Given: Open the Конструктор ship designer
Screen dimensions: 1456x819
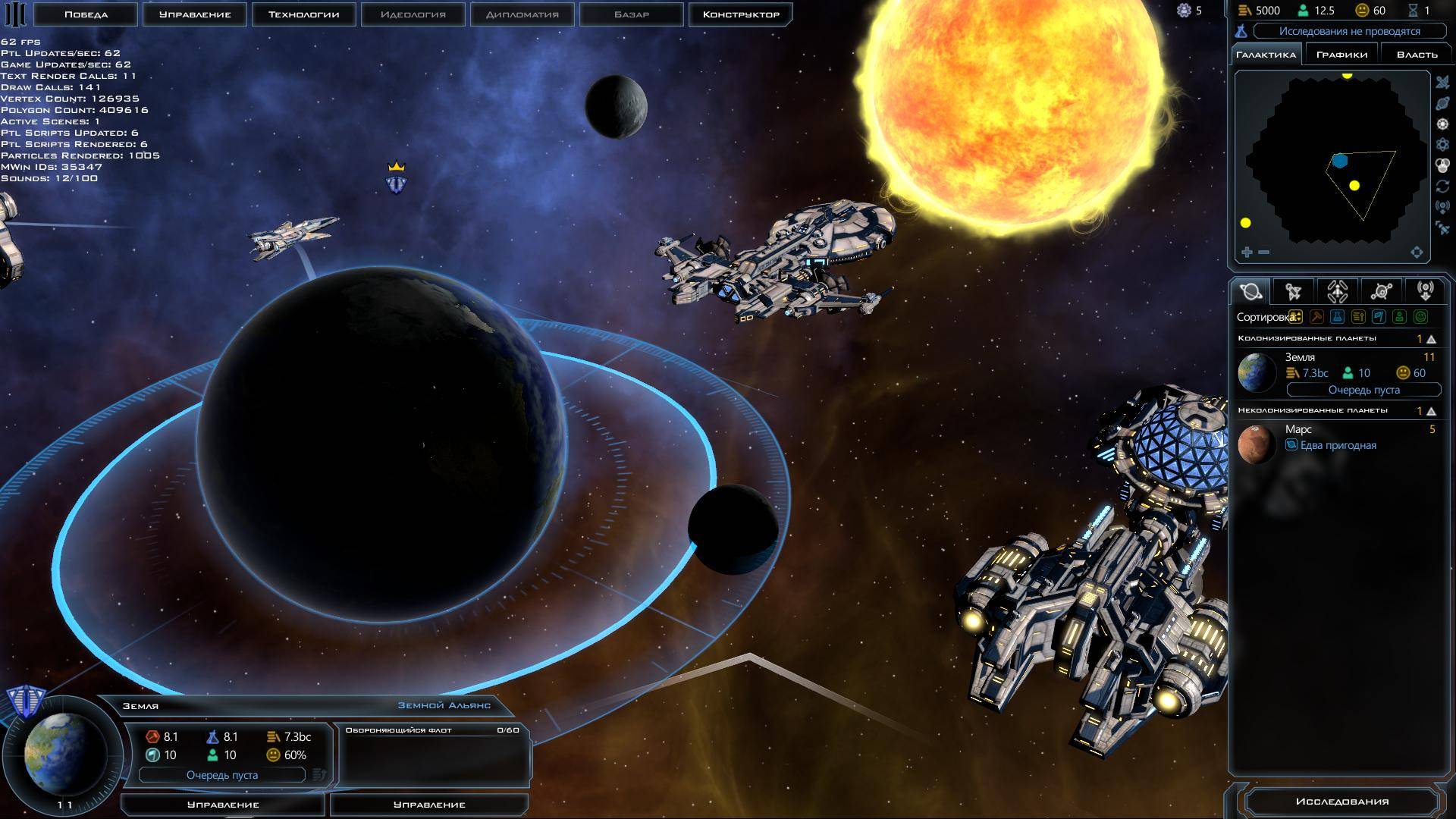Looking at the screenshot, I should click(x=740, y=14).
